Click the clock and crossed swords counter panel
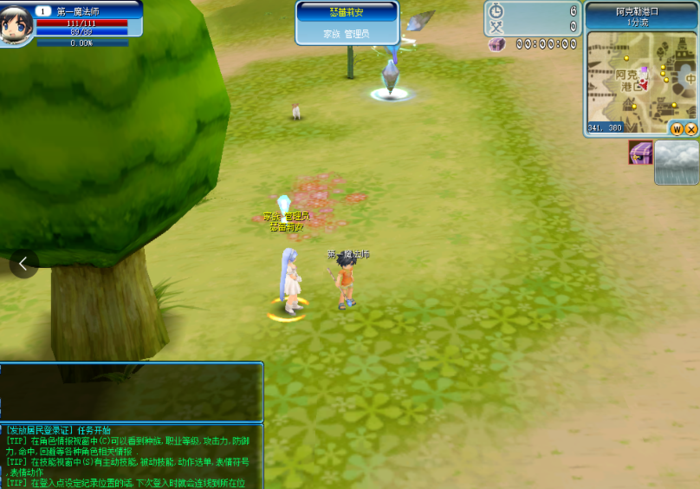 [532, 18]
